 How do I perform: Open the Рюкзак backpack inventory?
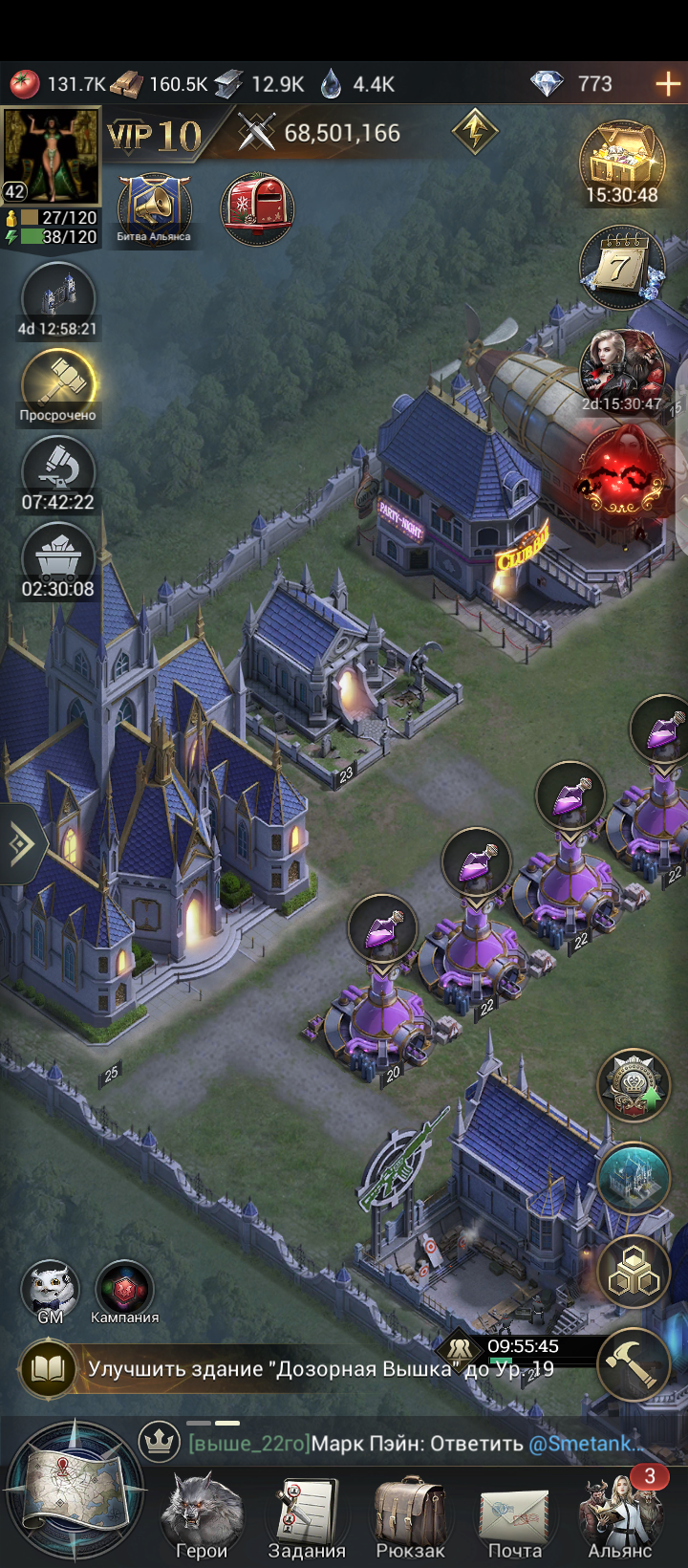pyautogui.click(x=411, y=1514)
